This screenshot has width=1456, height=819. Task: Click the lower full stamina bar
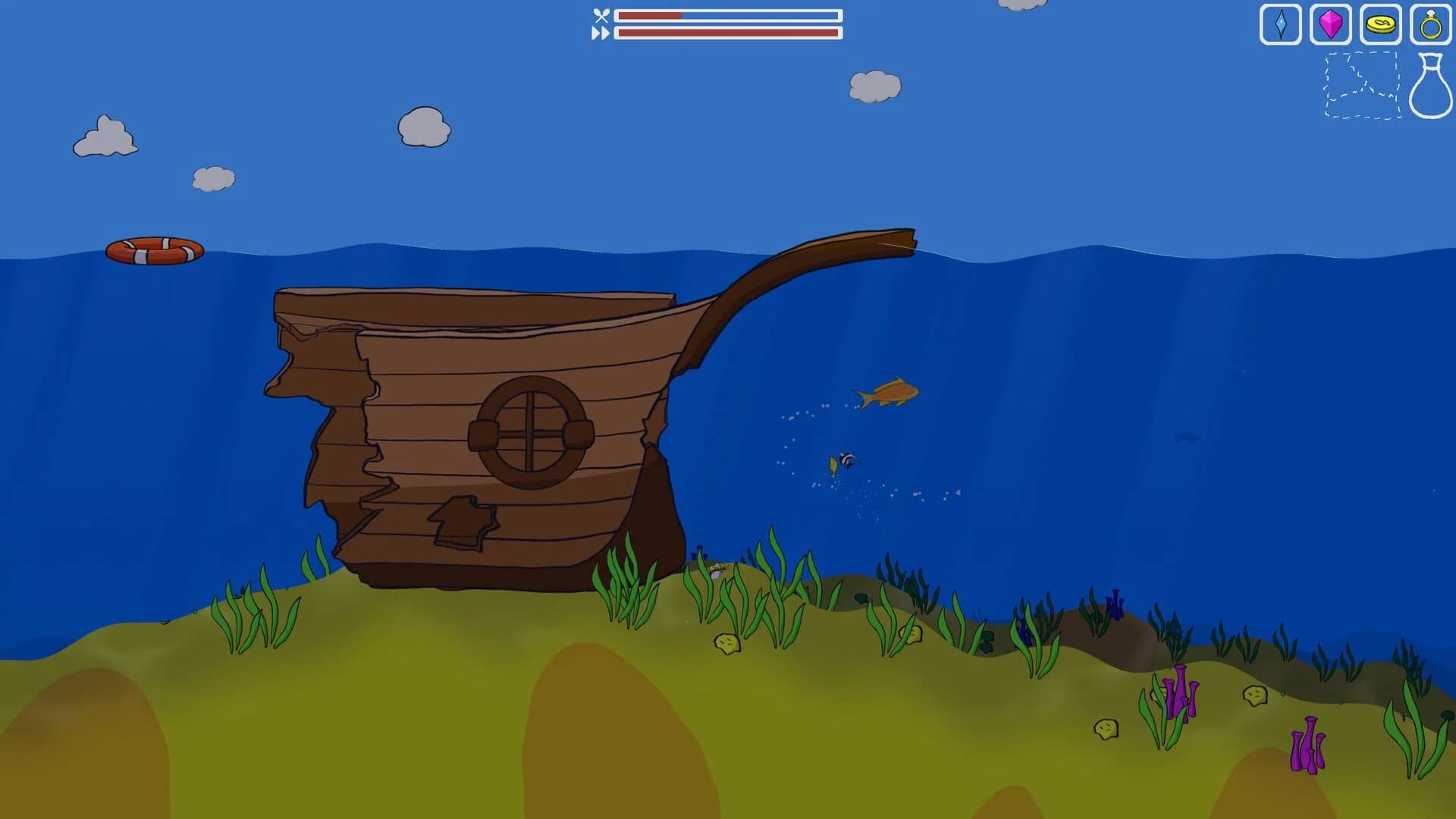click(728, 32)
